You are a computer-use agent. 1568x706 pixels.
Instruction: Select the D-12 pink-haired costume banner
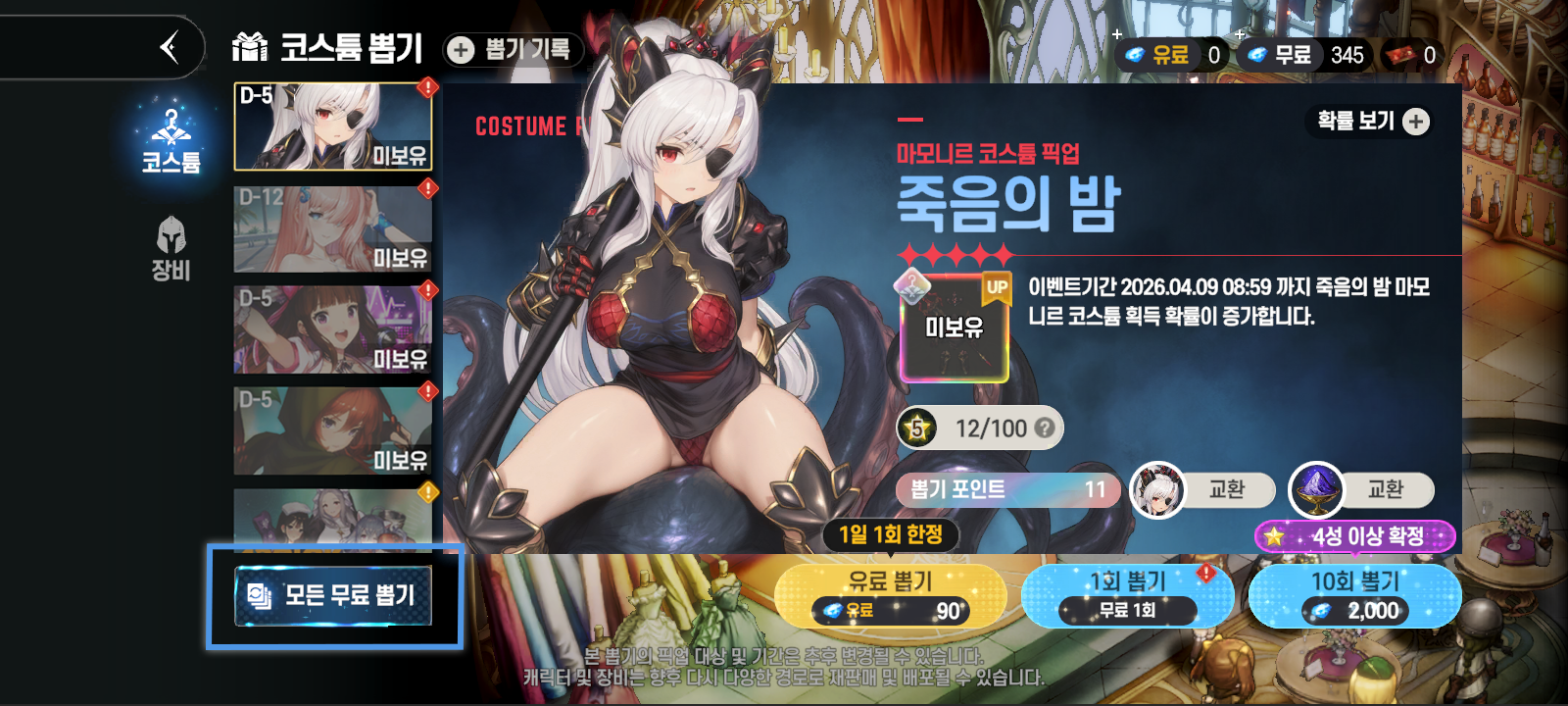pos(332,228)
